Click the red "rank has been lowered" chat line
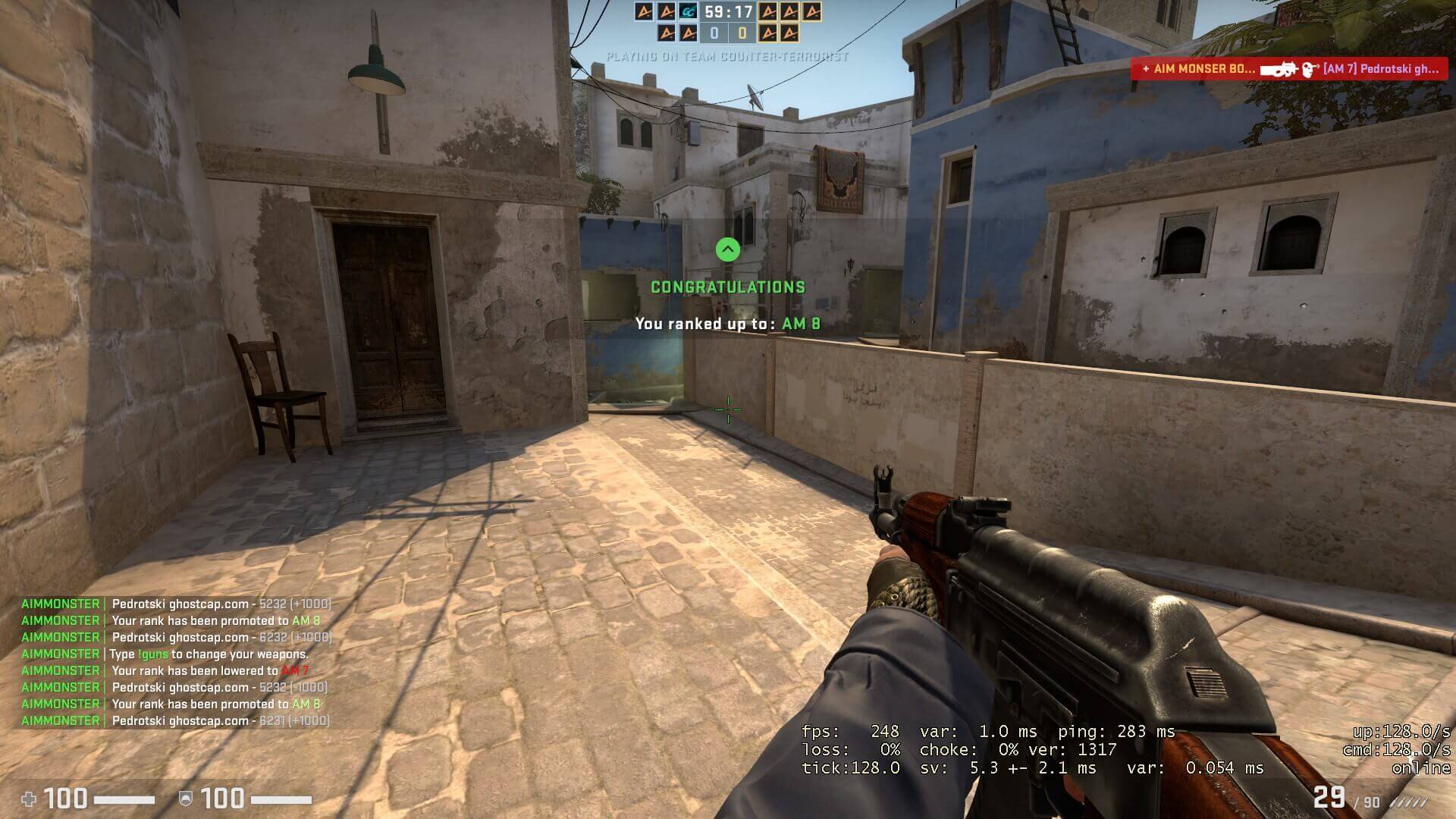The width and height of the screenshot is (1456, 819). [210, 671]
